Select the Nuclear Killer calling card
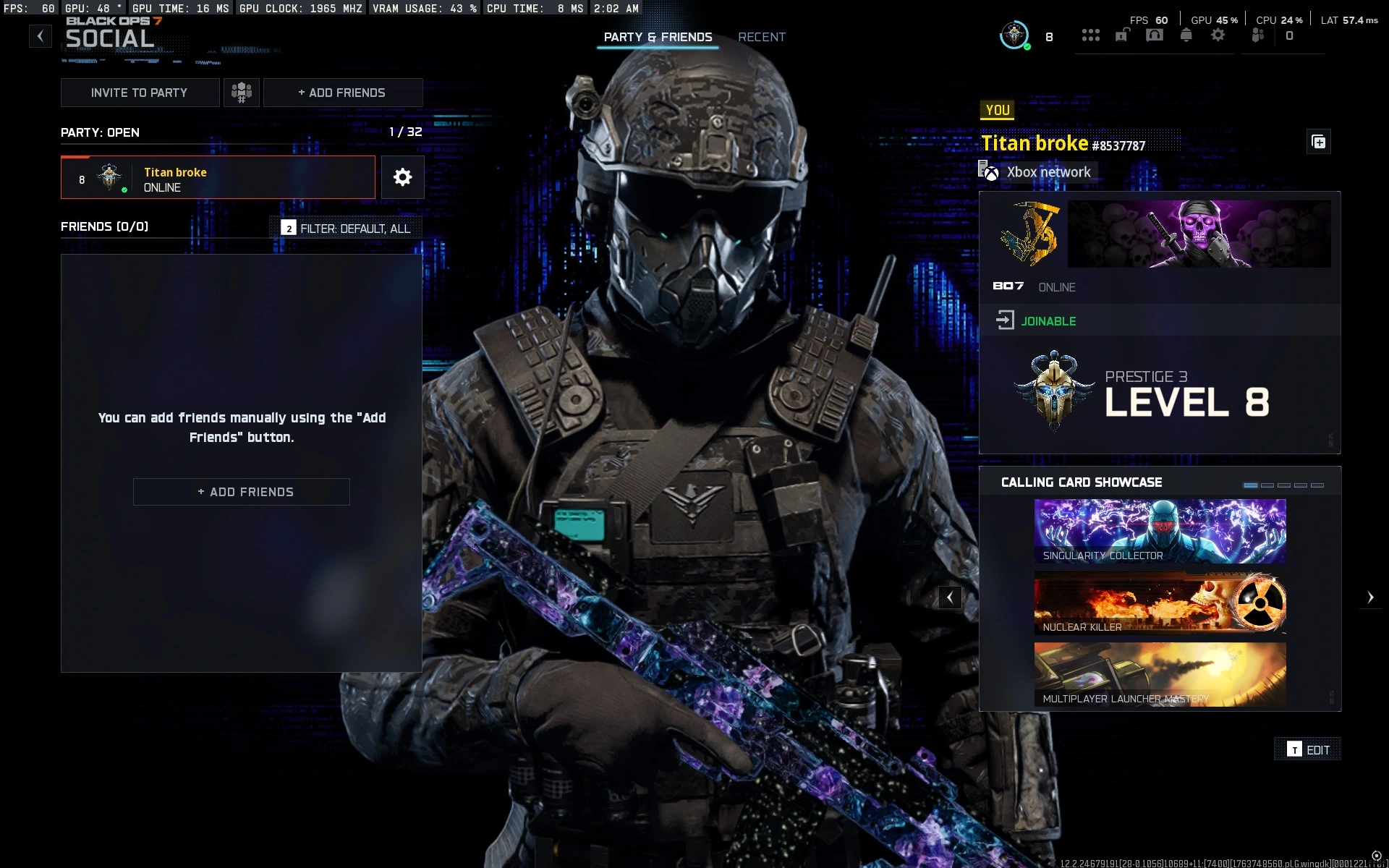 point(1160,603)
